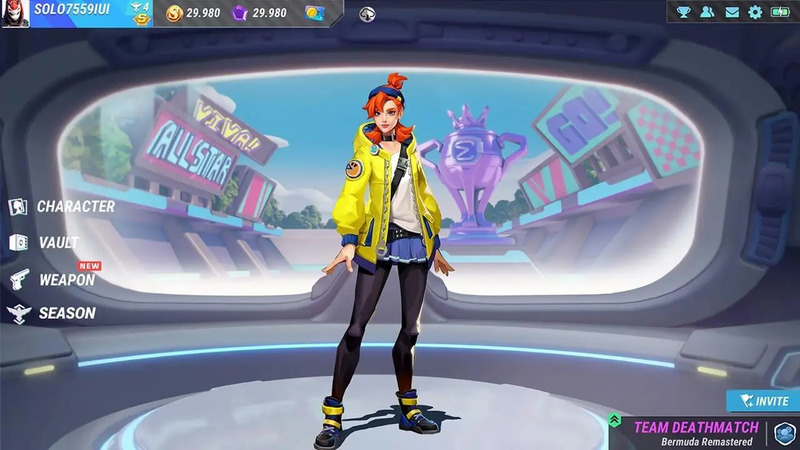
Task: Click the purple gem currency icon
Action: [239, 13]
